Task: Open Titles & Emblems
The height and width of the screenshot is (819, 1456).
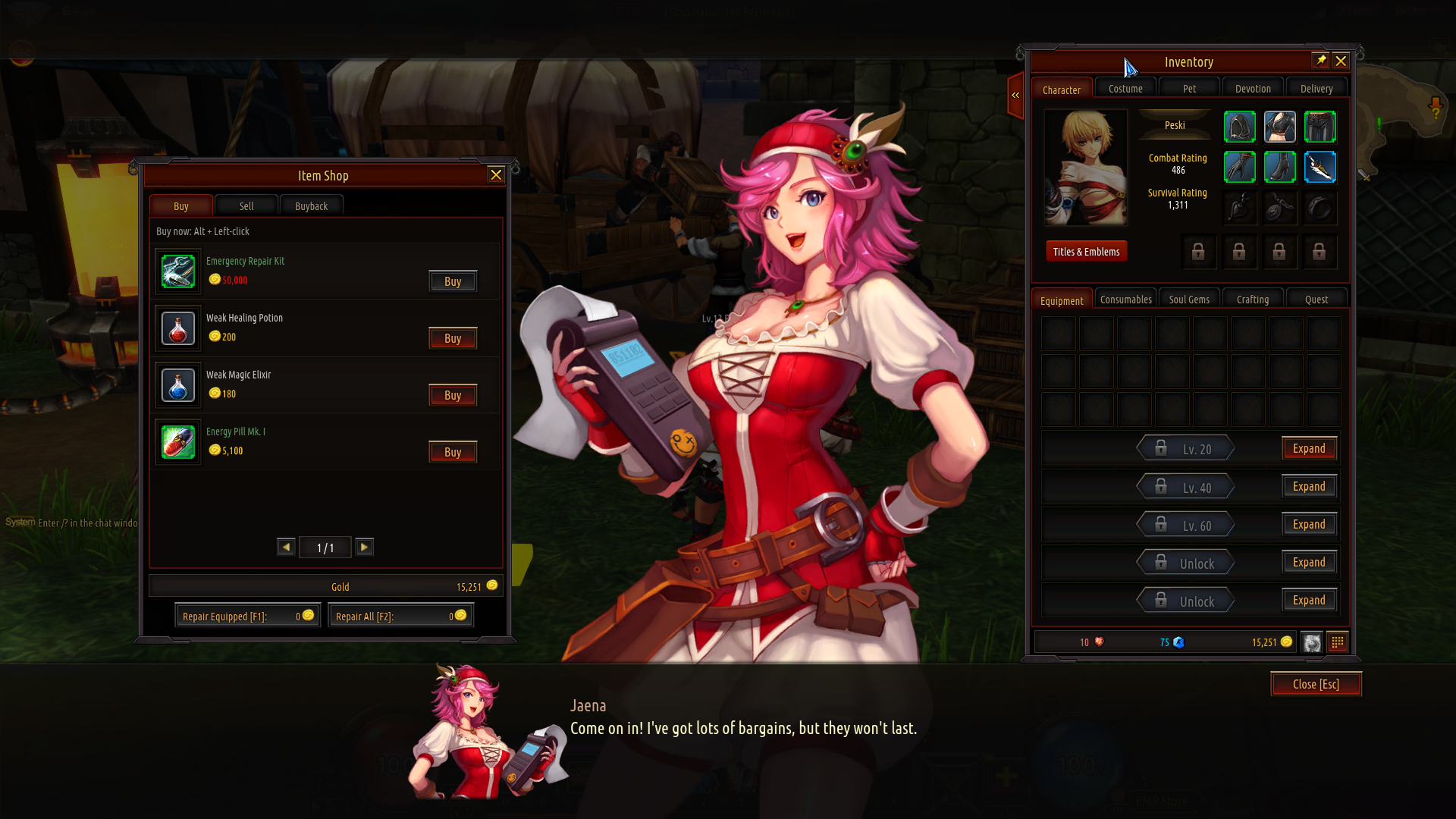Action: click(1086, 252)
